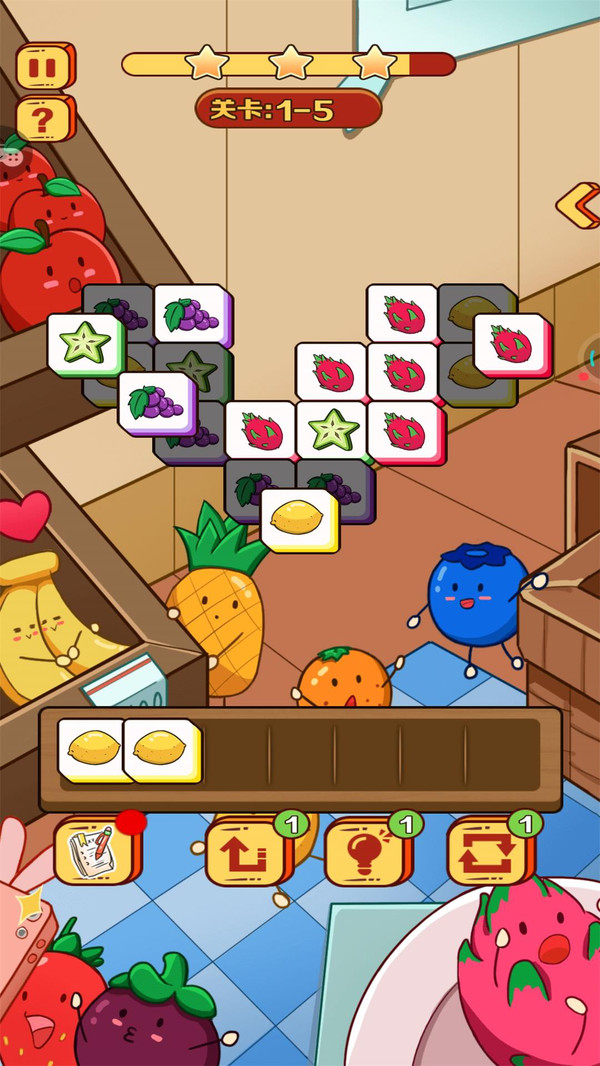600x1066 pixels.
Task: Use the undo arrow power-up
Action: pyautogui.click(x=246, y=851)
